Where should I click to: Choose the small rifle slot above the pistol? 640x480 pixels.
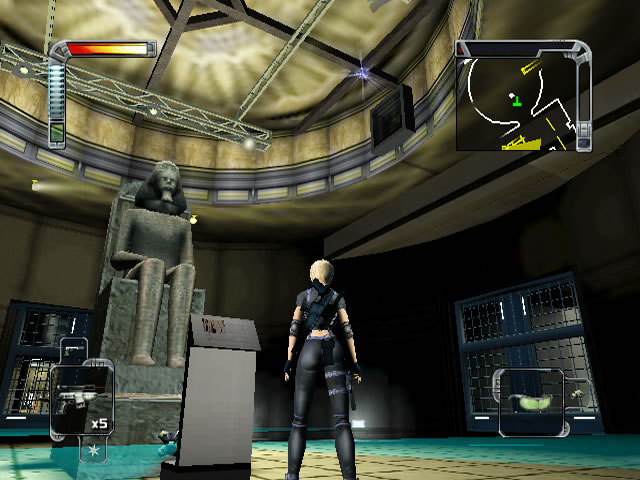[76, 352]
